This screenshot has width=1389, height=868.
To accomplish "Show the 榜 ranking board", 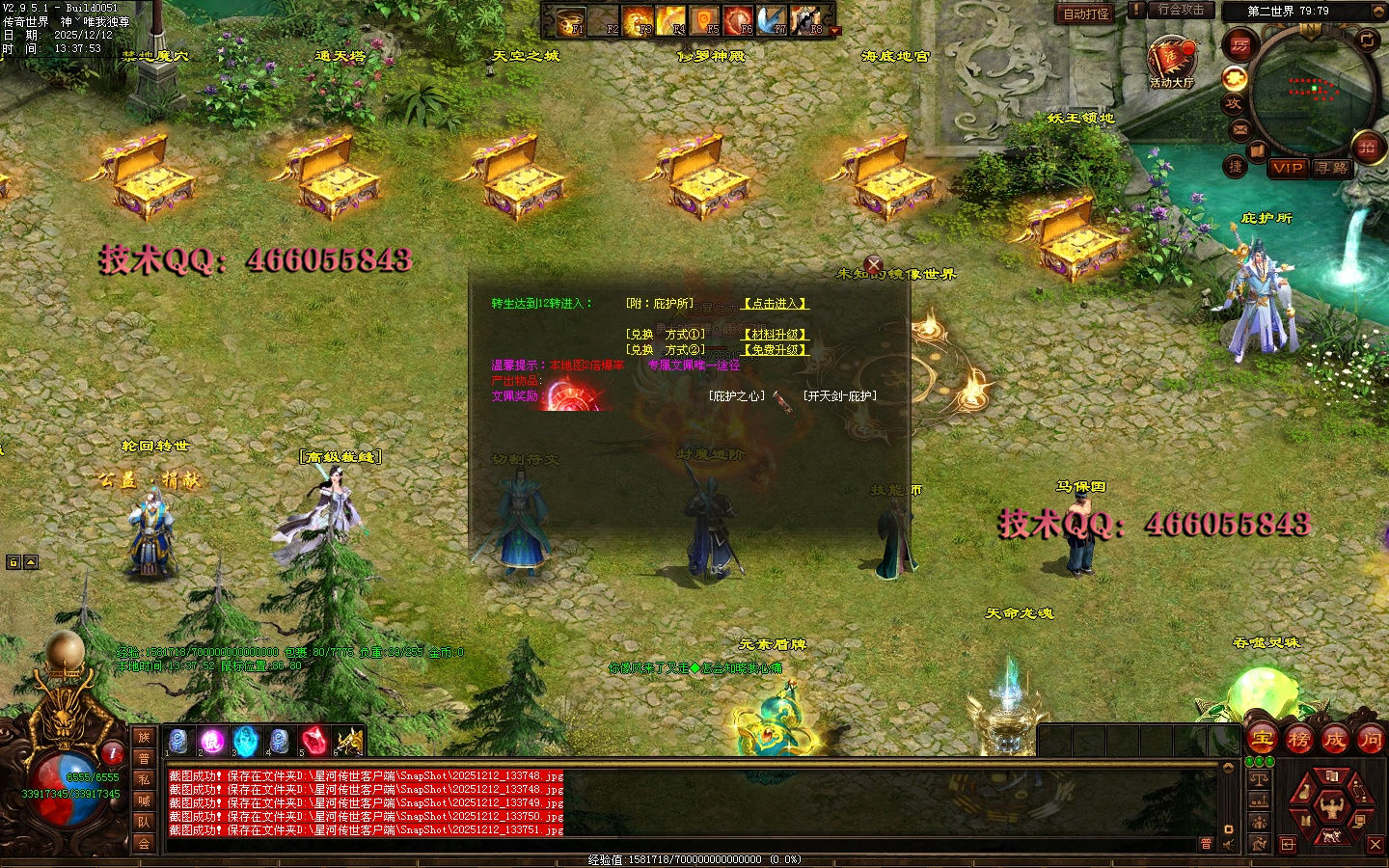I will click(x=1298, y=740).
